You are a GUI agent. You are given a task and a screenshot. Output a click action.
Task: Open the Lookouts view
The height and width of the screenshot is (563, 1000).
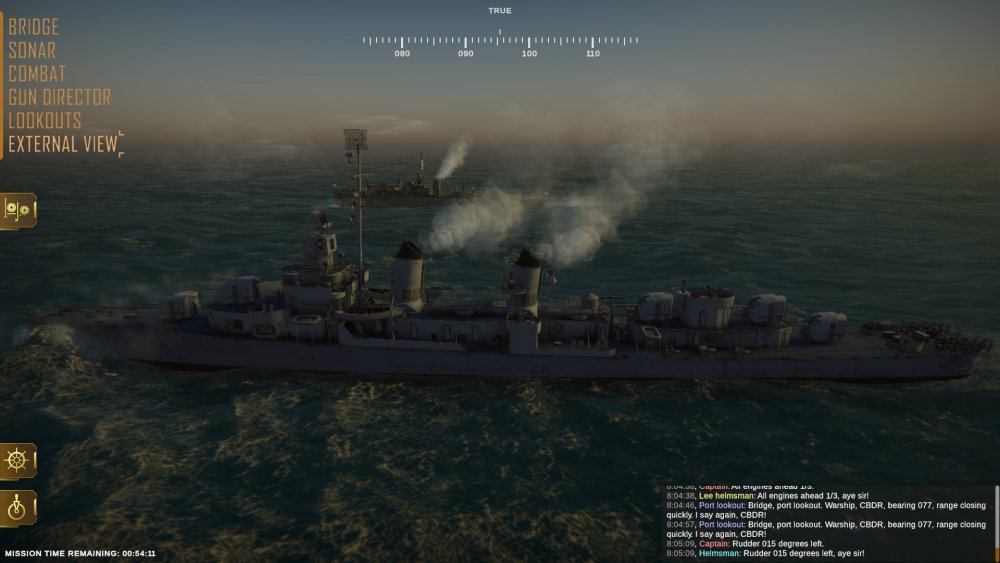[x=45, y=121]
